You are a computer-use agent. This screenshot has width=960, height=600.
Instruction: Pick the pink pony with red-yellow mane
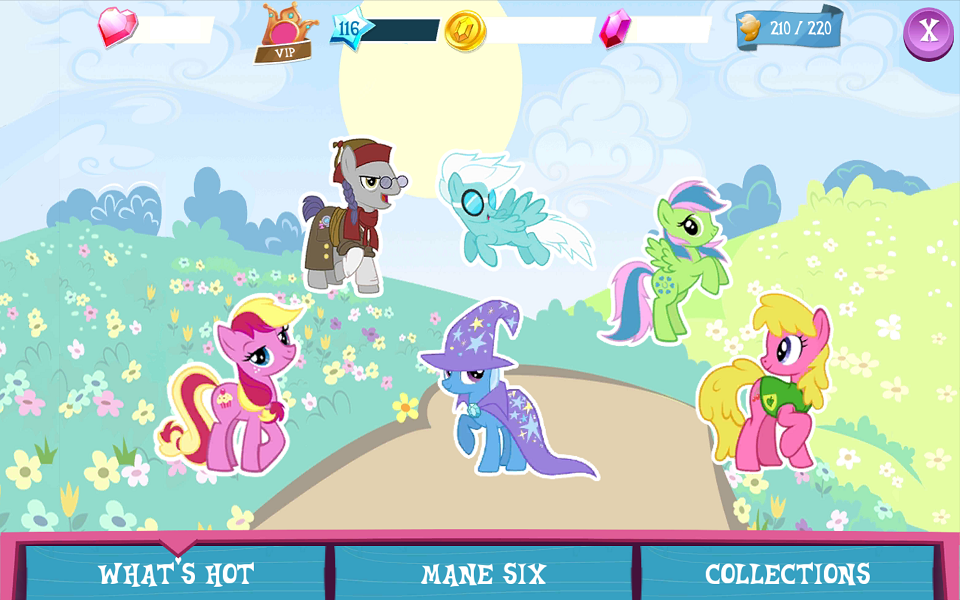tap(236, 383)
